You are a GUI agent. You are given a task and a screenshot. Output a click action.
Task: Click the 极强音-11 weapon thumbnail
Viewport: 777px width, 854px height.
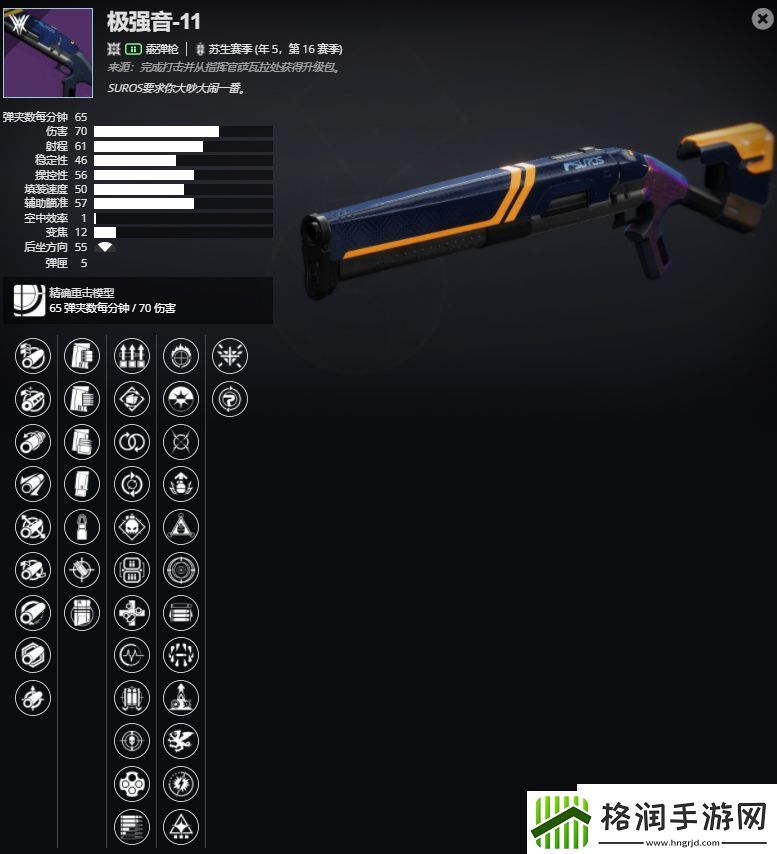pyautogui.click(x=49, y=53)
